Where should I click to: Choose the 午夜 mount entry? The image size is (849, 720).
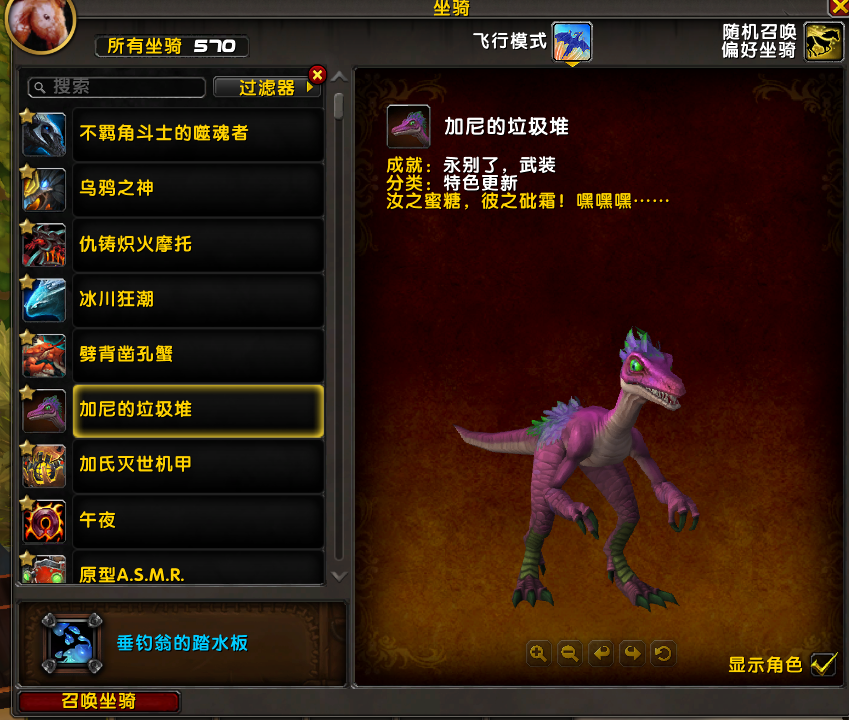198,520
